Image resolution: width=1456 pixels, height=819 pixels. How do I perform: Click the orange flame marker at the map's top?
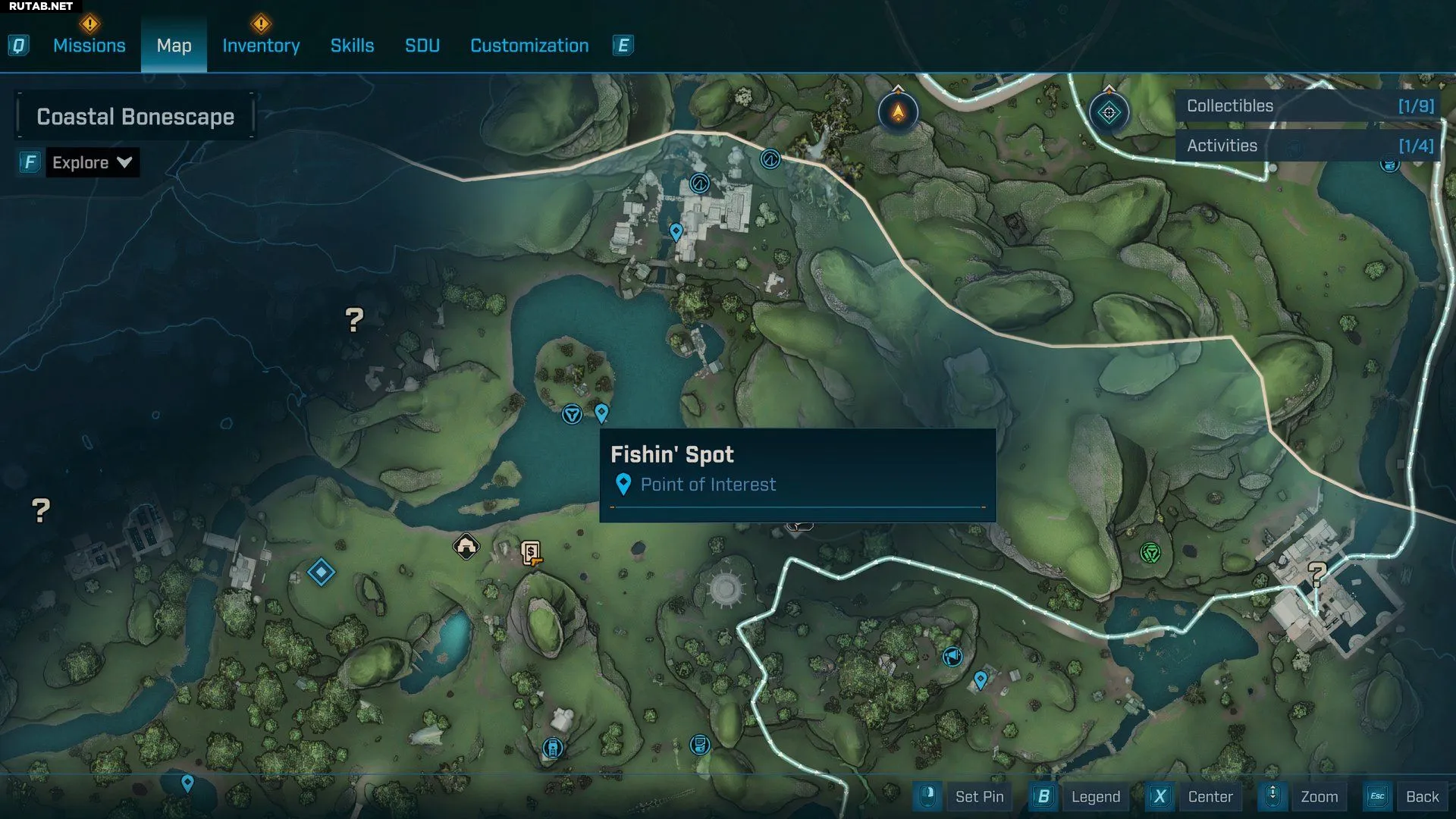(x=898, y=113)
